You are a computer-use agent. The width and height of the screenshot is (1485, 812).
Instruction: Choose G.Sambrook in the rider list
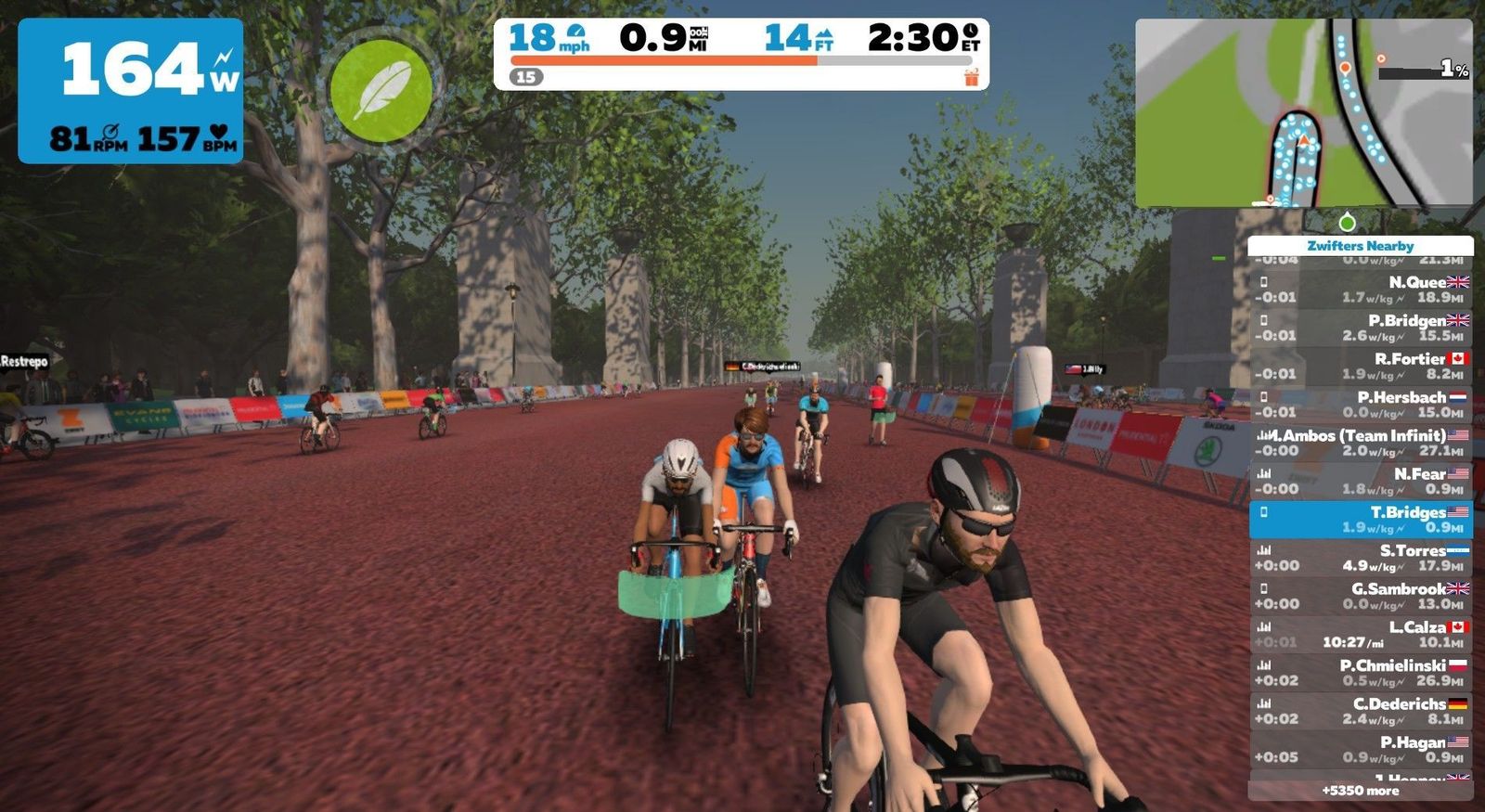coord(1360,596)
